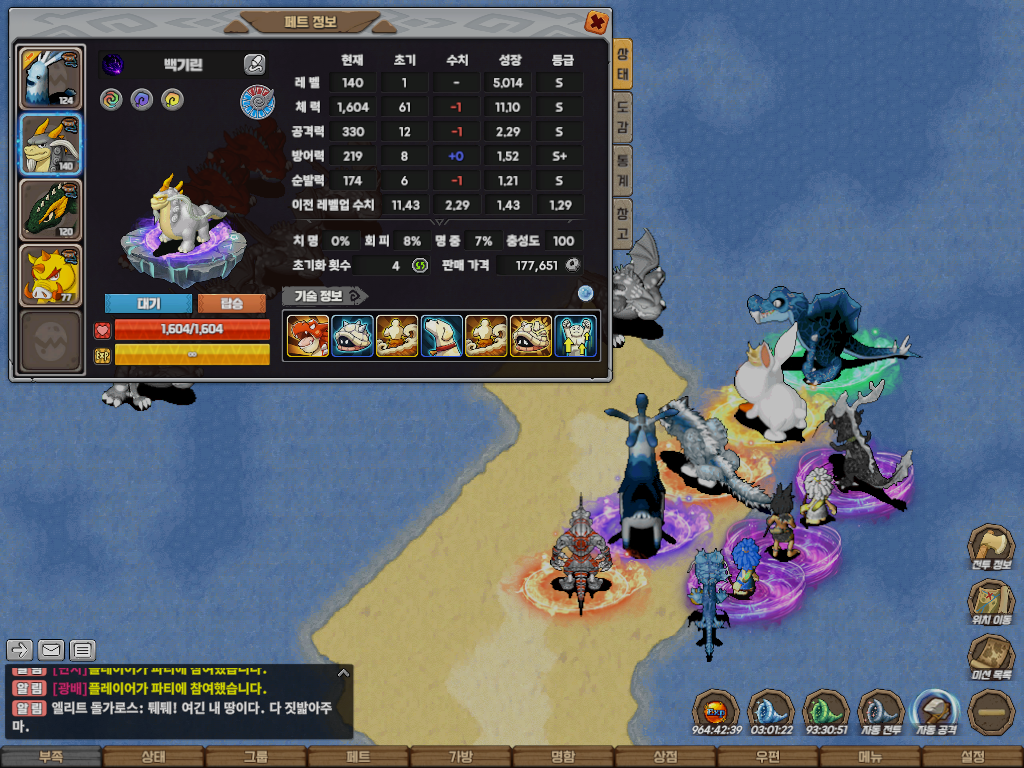1024x768 pixels.
Task: Rename pet with the pencil icon
Action: [x=254, y=65]
